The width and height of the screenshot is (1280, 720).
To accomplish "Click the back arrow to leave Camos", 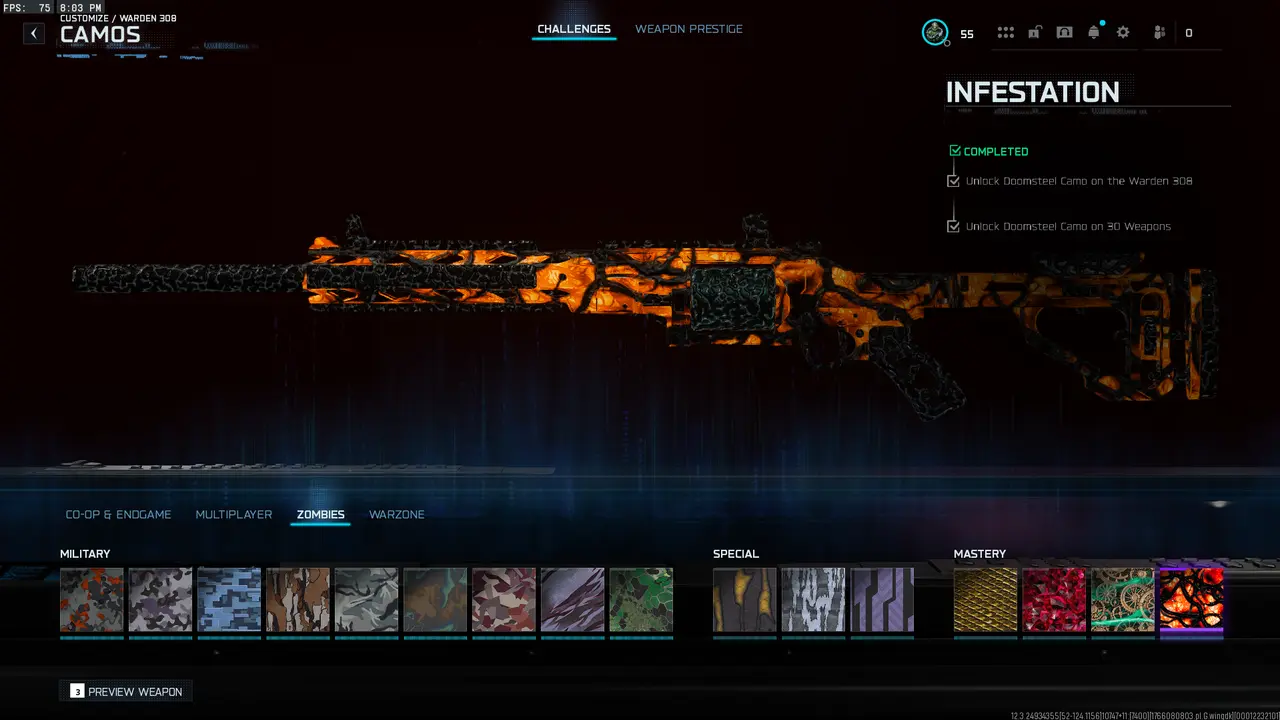I will tap(33, 33).
